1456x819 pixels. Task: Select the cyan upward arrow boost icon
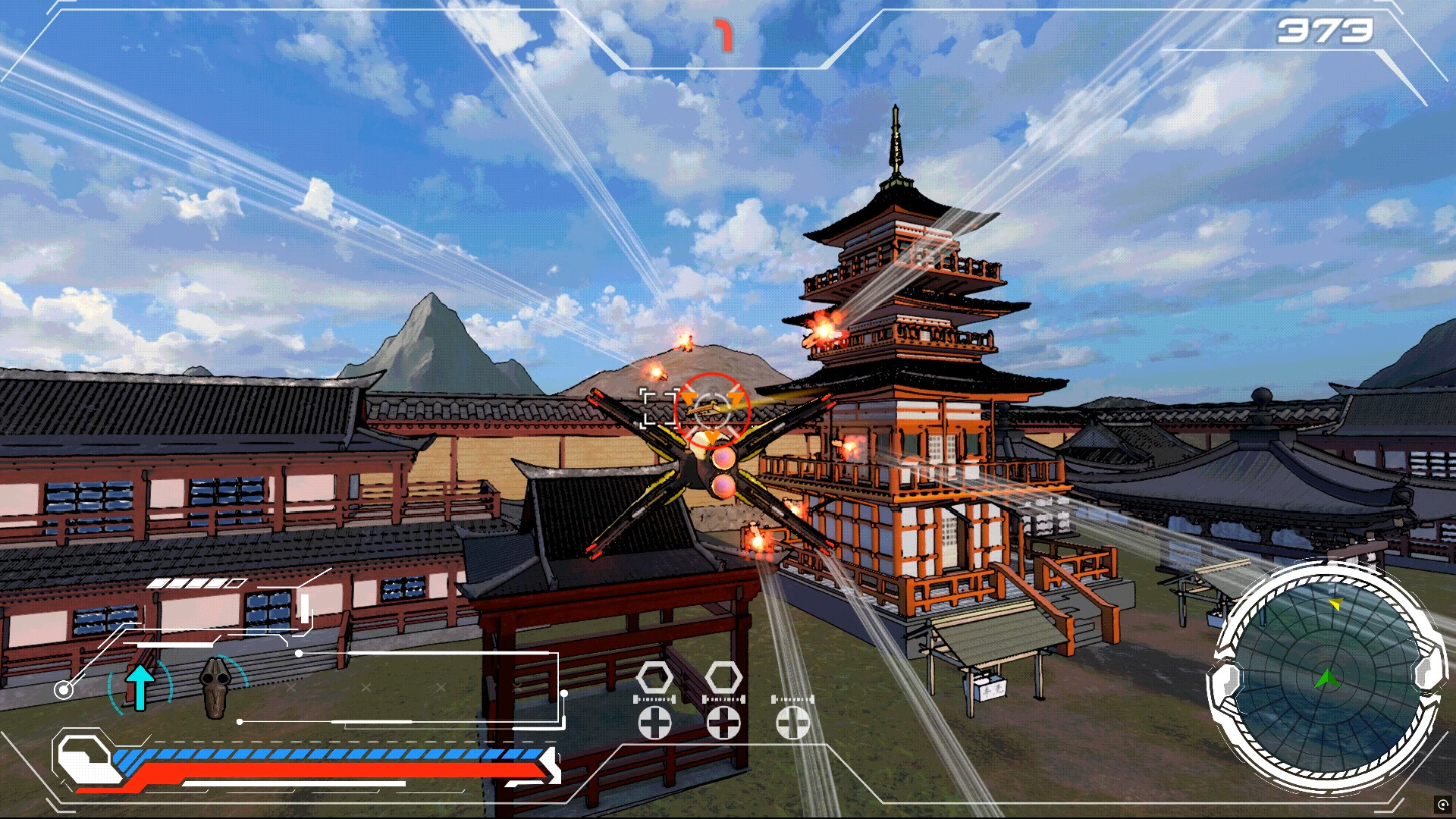[x=141, y=686]
